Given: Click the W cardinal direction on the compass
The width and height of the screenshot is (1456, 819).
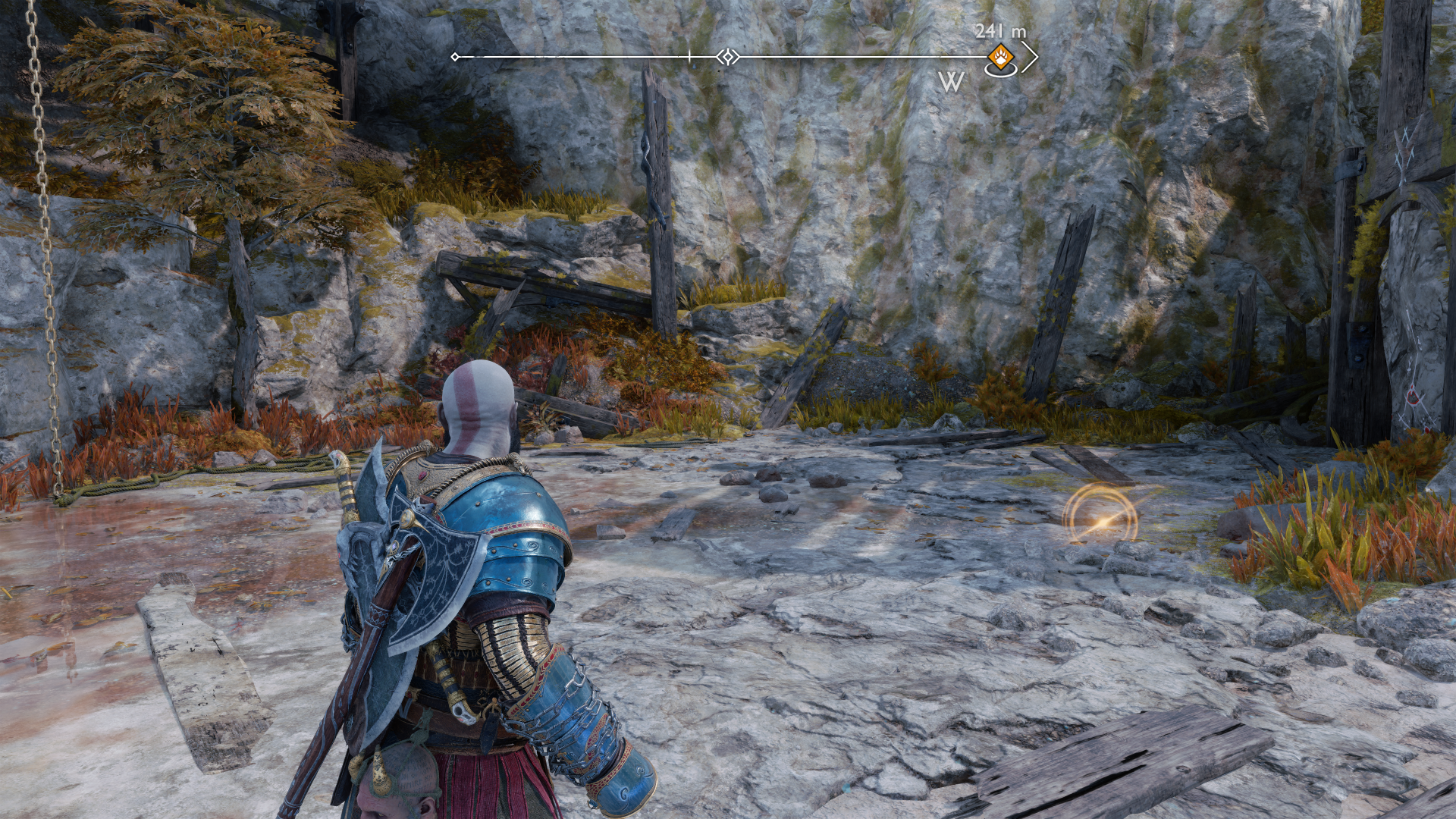Looking at the screenshot, I should (951, 82).
